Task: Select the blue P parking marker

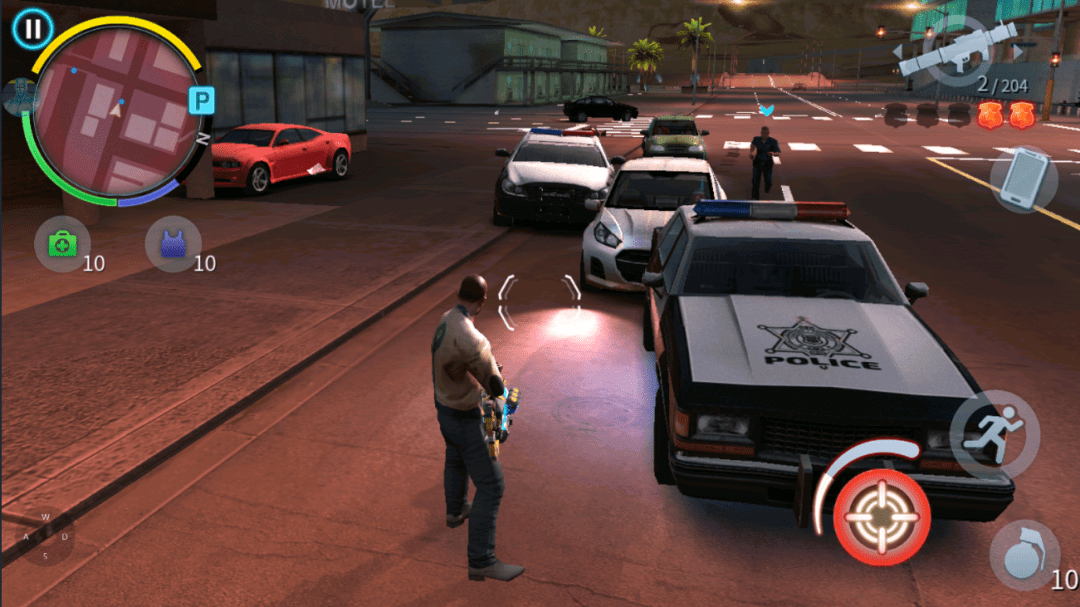Action: click(x=202, y=100)
